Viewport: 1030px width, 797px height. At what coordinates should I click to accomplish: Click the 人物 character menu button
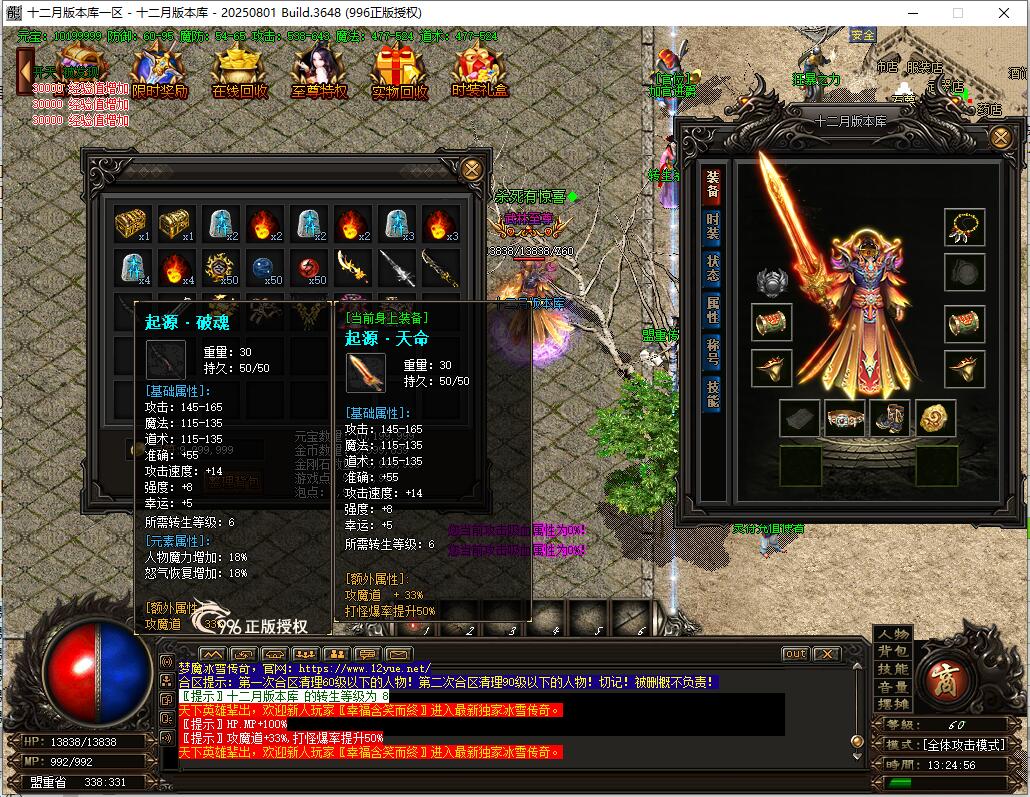pyautogui.click(x=893, y=634)
